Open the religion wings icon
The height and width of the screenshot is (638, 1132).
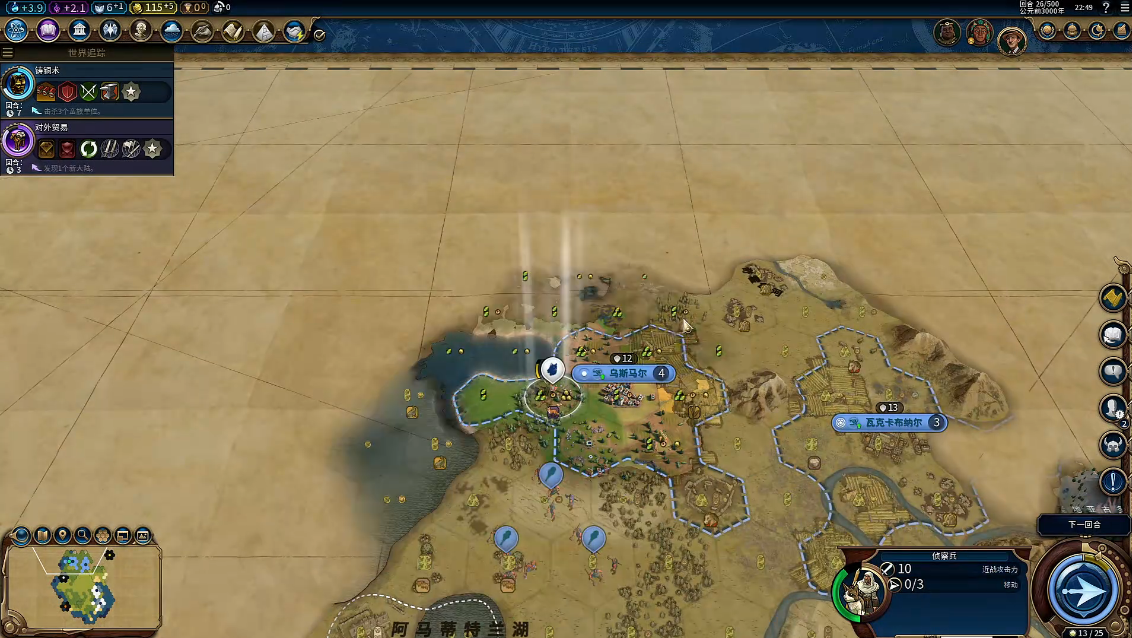pyautogui.click(x=110, y=30)
